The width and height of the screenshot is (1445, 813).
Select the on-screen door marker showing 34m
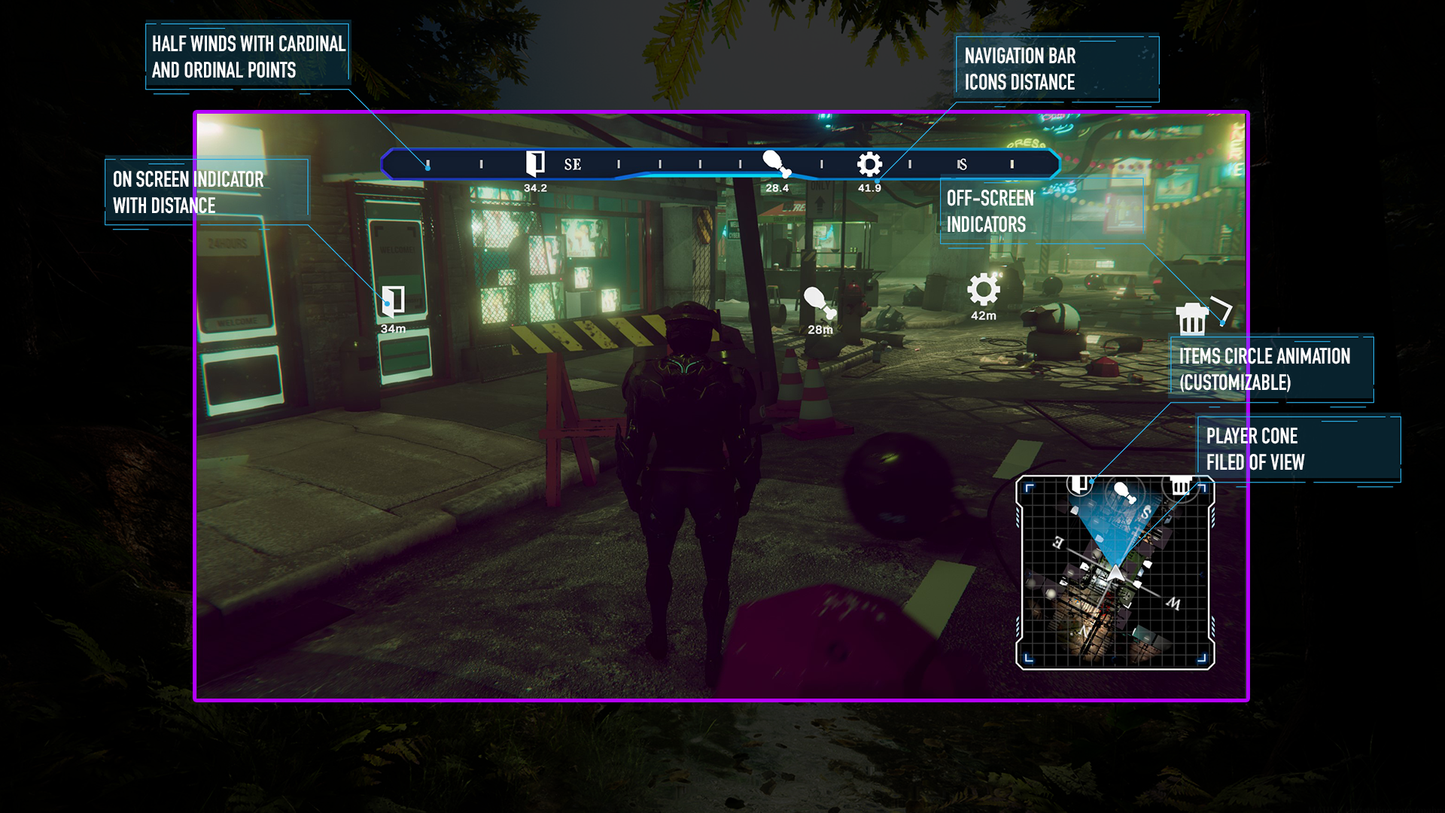(393, 300)
